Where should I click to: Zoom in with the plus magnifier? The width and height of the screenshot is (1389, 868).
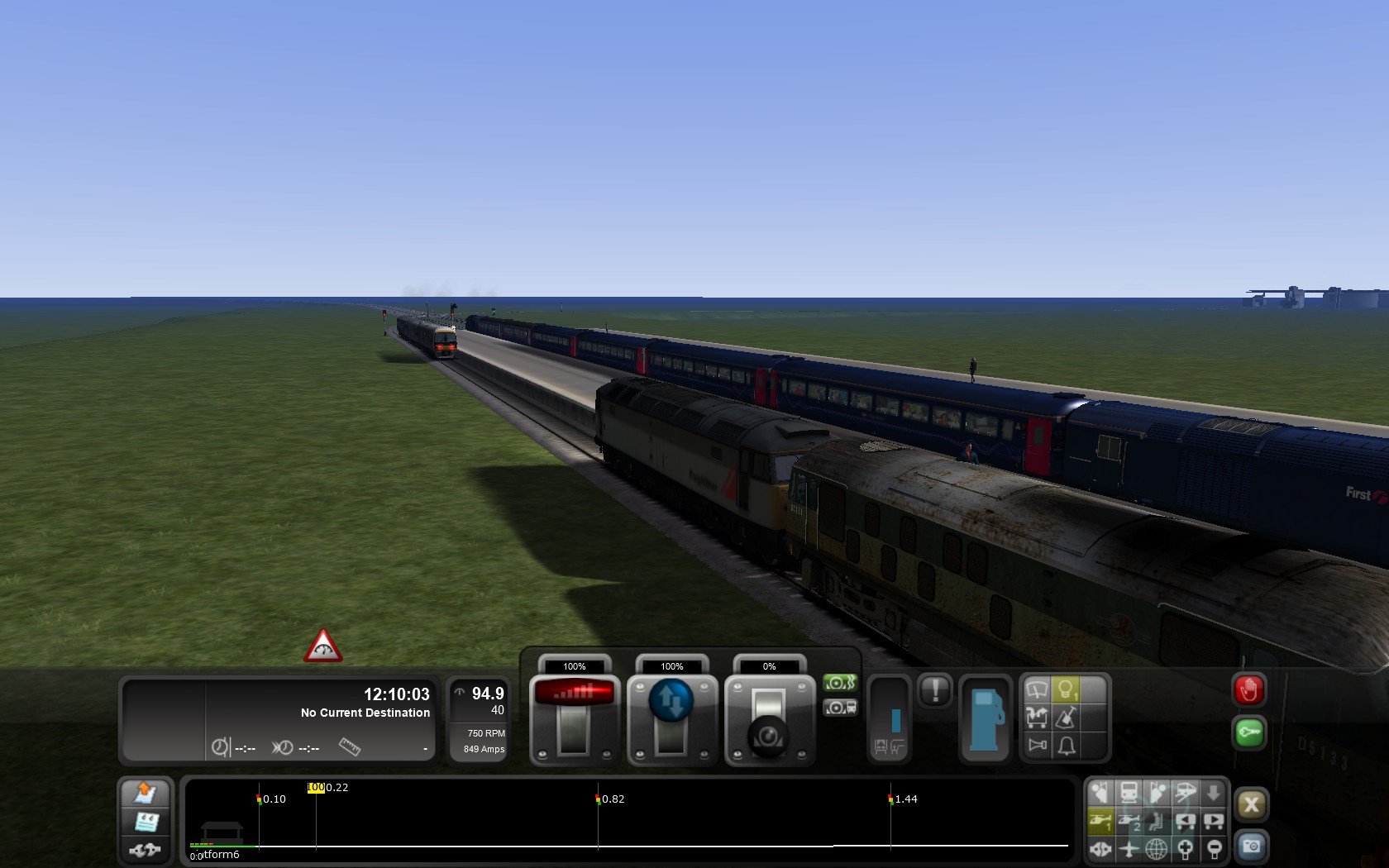pyautogui.click(x=1186, y=848)
